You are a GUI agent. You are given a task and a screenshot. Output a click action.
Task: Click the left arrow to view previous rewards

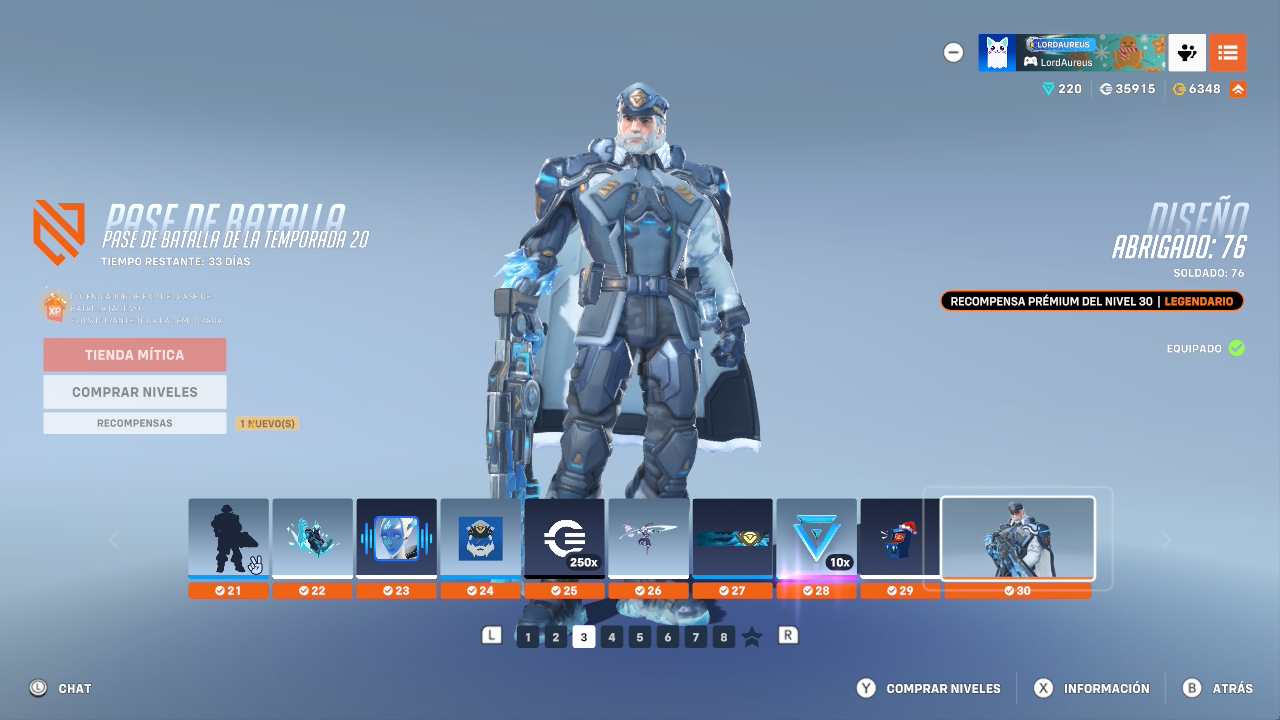114,538
